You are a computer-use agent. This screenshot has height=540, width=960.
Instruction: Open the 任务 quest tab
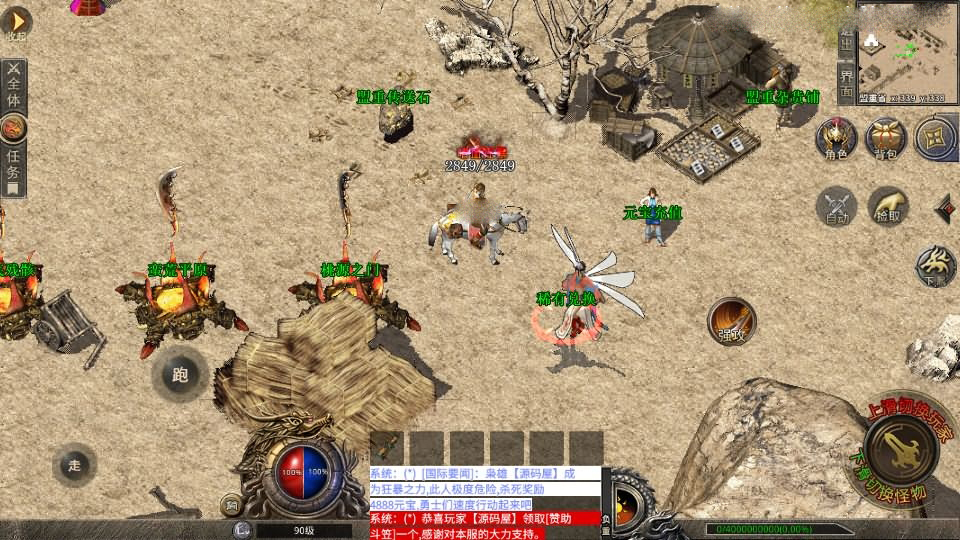[x=14, y=168]
